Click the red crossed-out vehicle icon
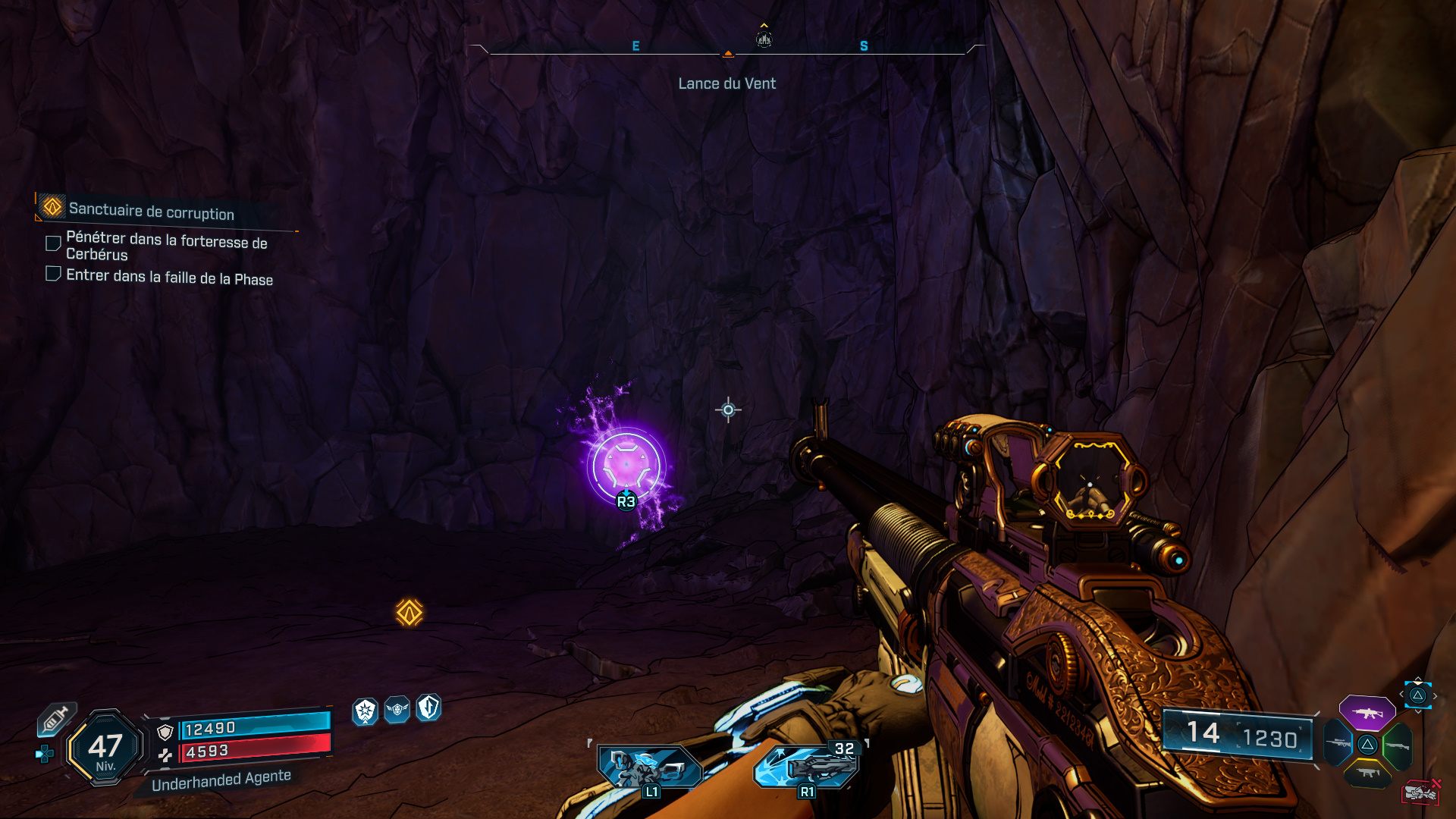The height and width of the screenshot is (819, 1456). pos(1420,792)
